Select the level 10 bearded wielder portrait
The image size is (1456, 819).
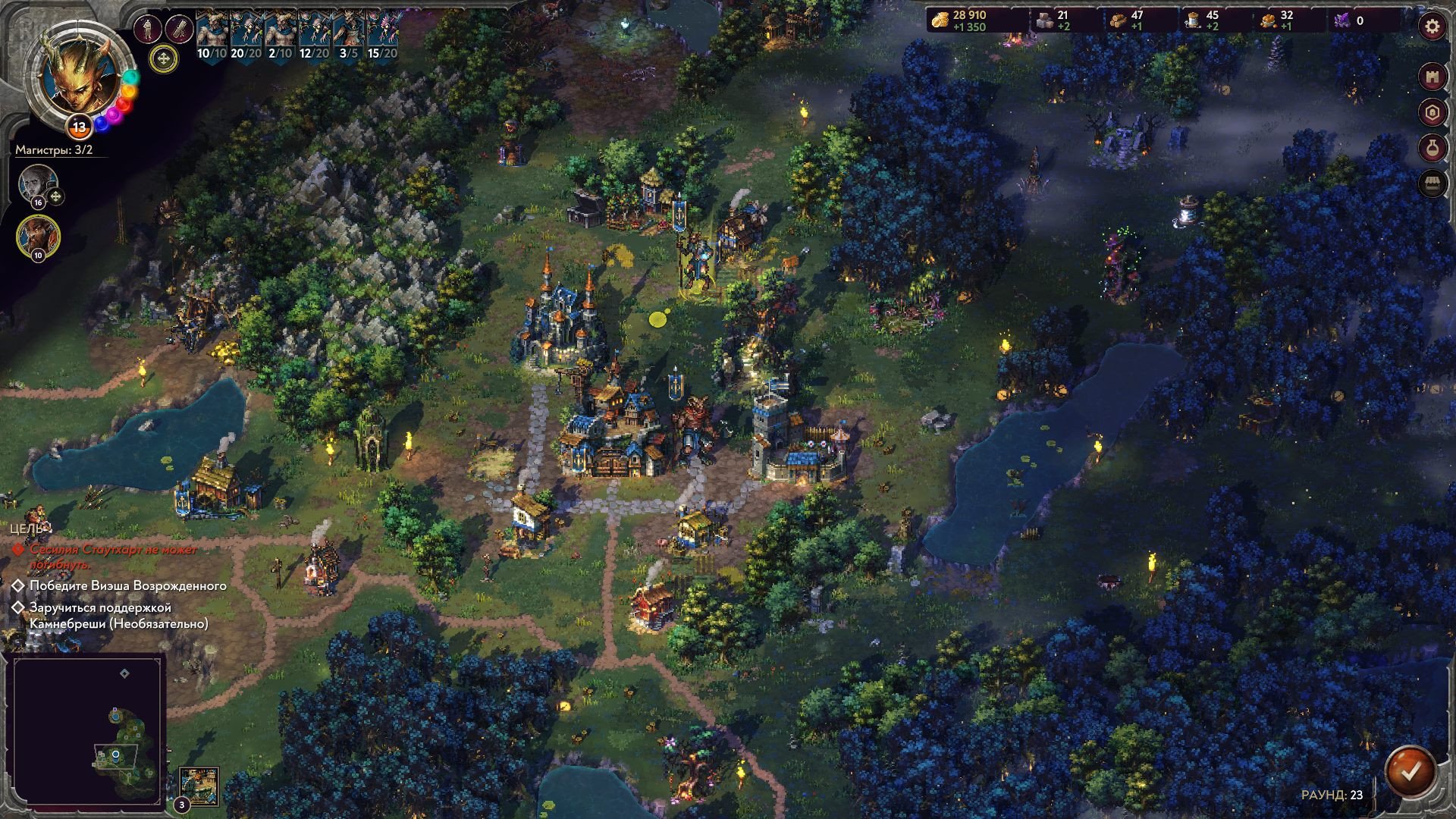[38, 234]
